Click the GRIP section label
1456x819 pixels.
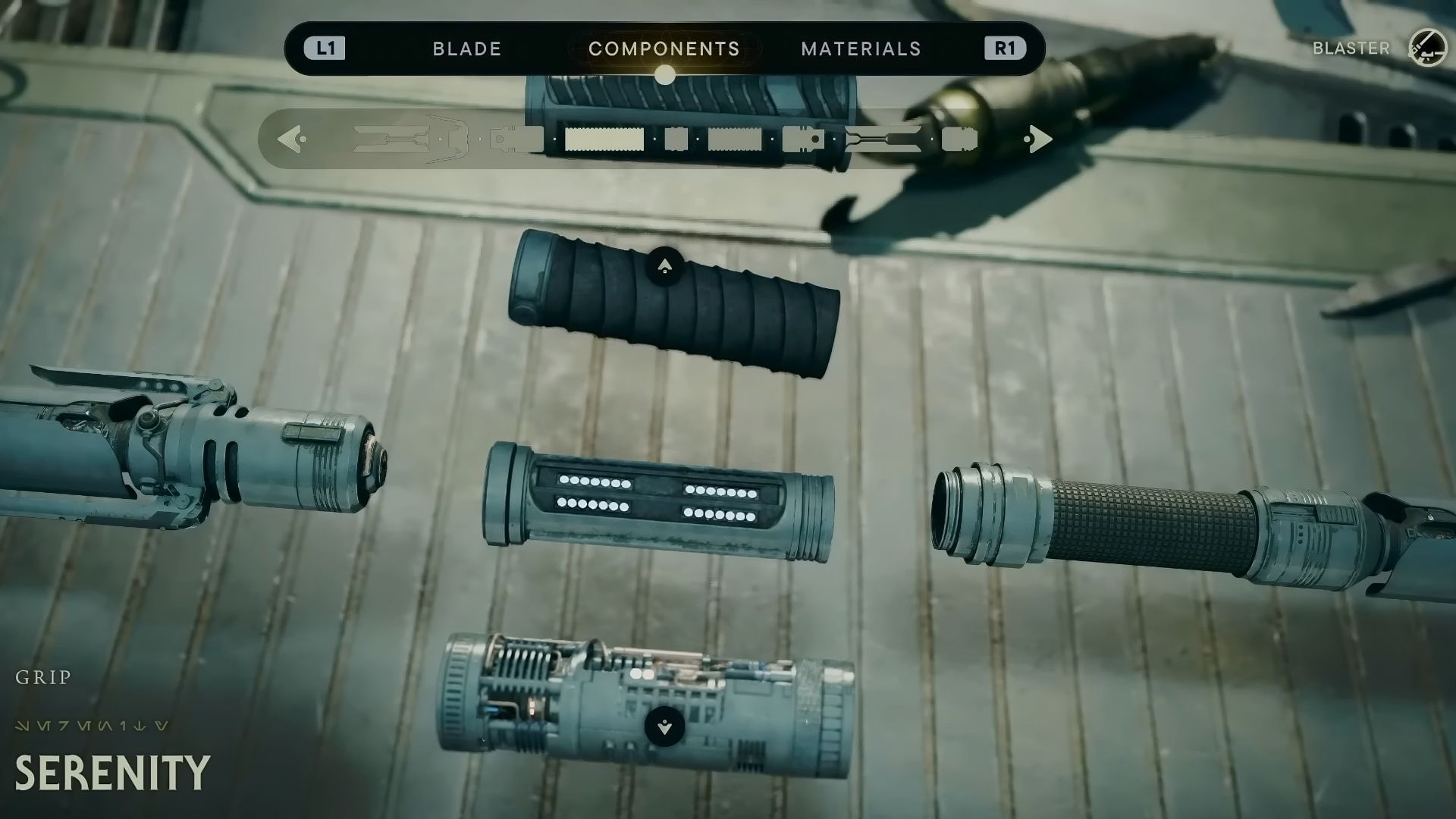(x=43, y=678)
